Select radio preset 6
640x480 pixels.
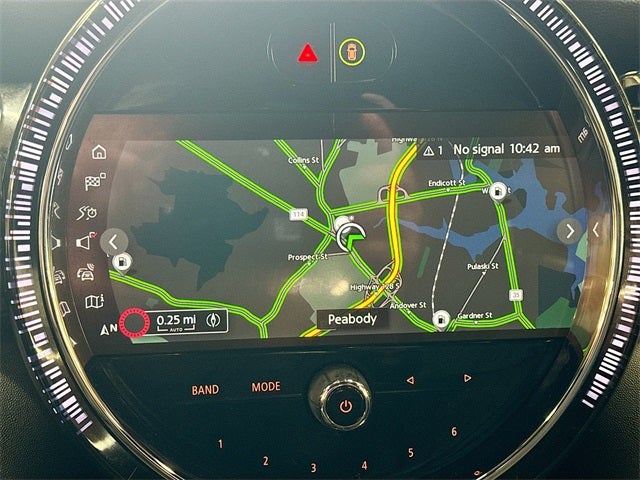(x=453, y=432)
